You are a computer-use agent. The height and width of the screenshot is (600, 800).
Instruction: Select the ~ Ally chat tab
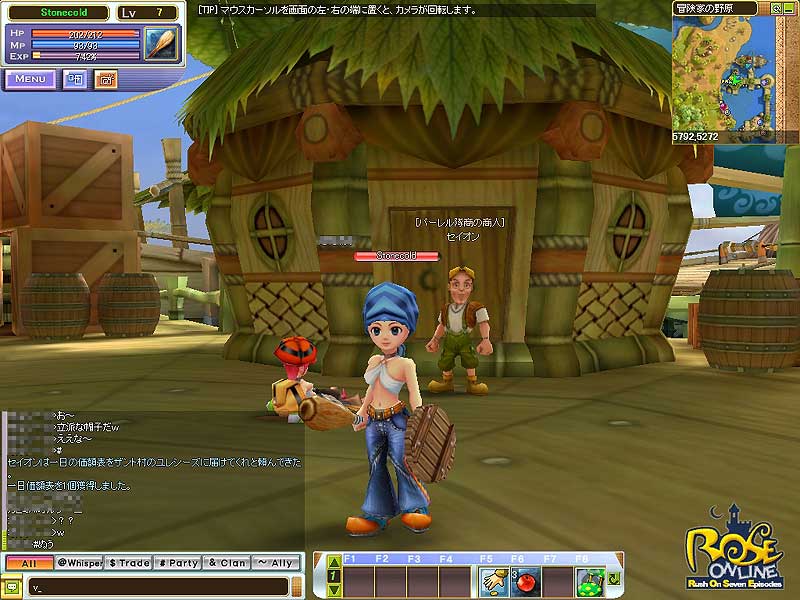click(x=276, y=563)
